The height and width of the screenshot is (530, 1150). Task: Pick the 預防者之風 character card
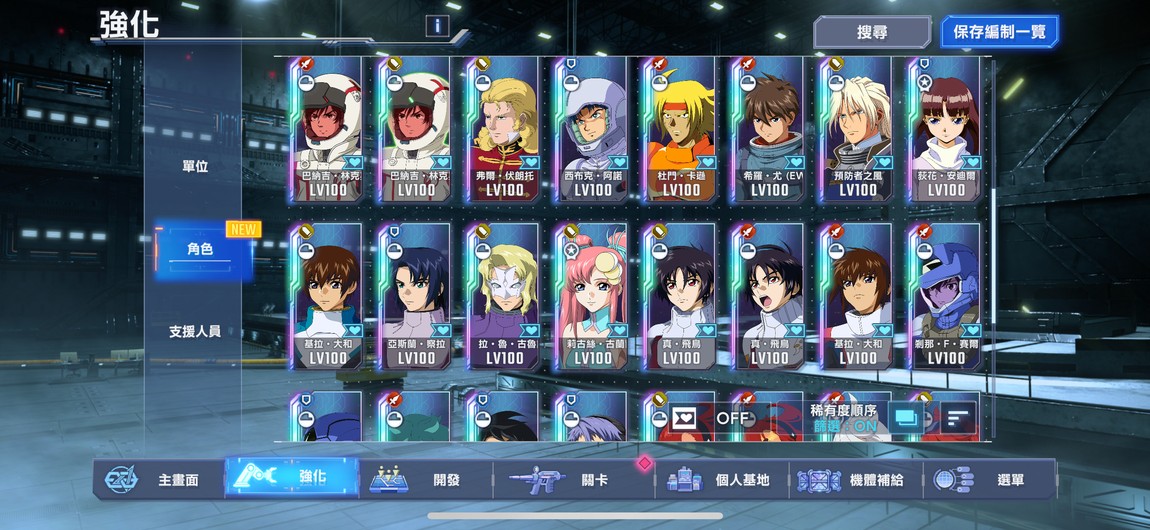858,130
